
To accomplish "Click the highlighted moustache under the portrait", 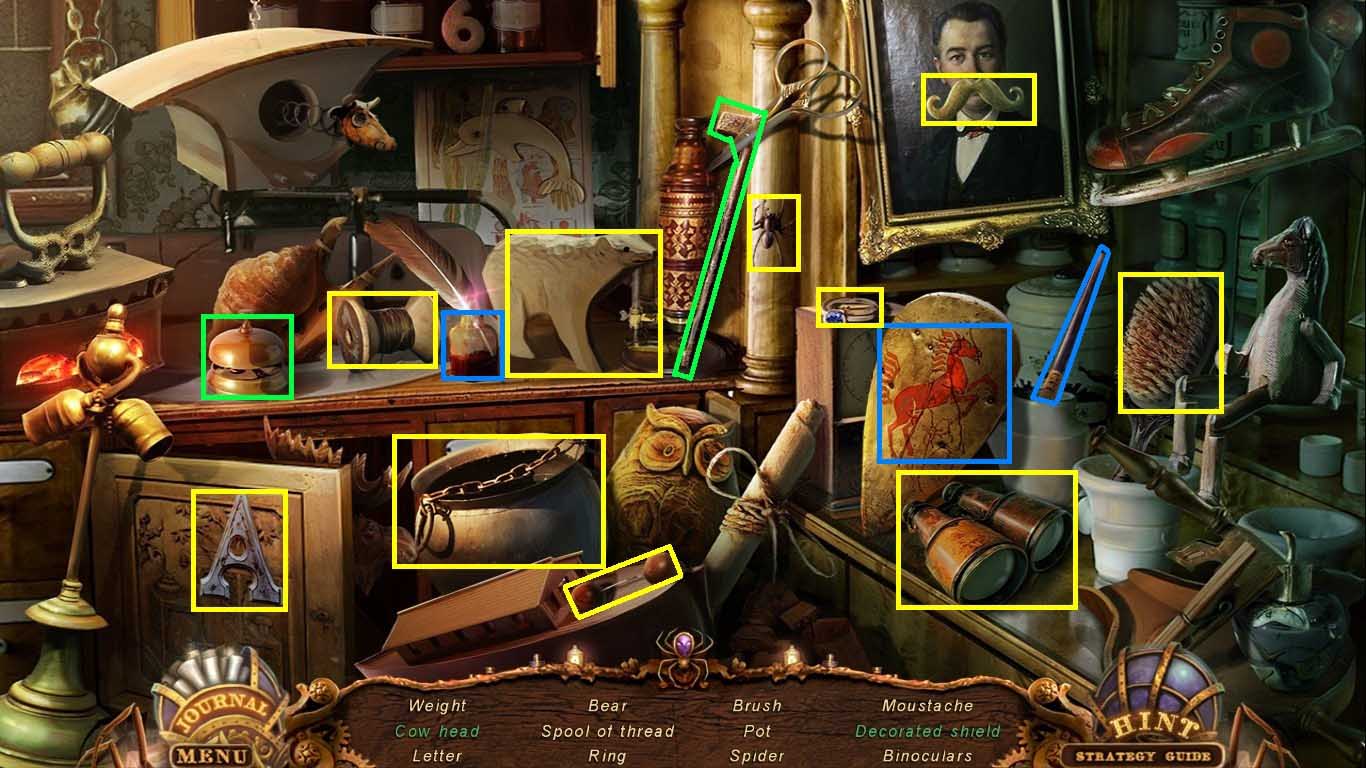I will tap(977, 97).
